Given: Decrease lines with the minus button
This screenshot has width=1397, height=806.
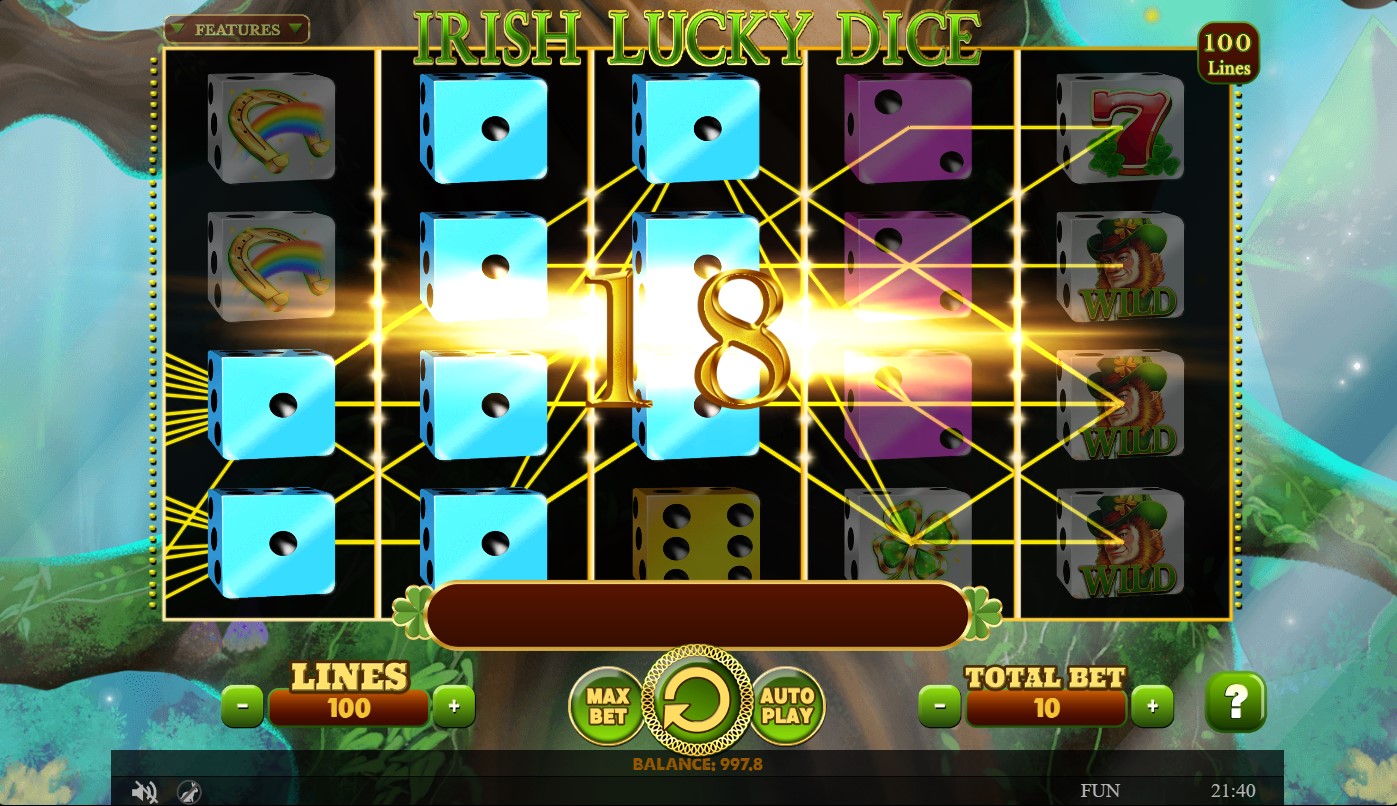Looking at the screenshot, I should click(x=243, y=705).
